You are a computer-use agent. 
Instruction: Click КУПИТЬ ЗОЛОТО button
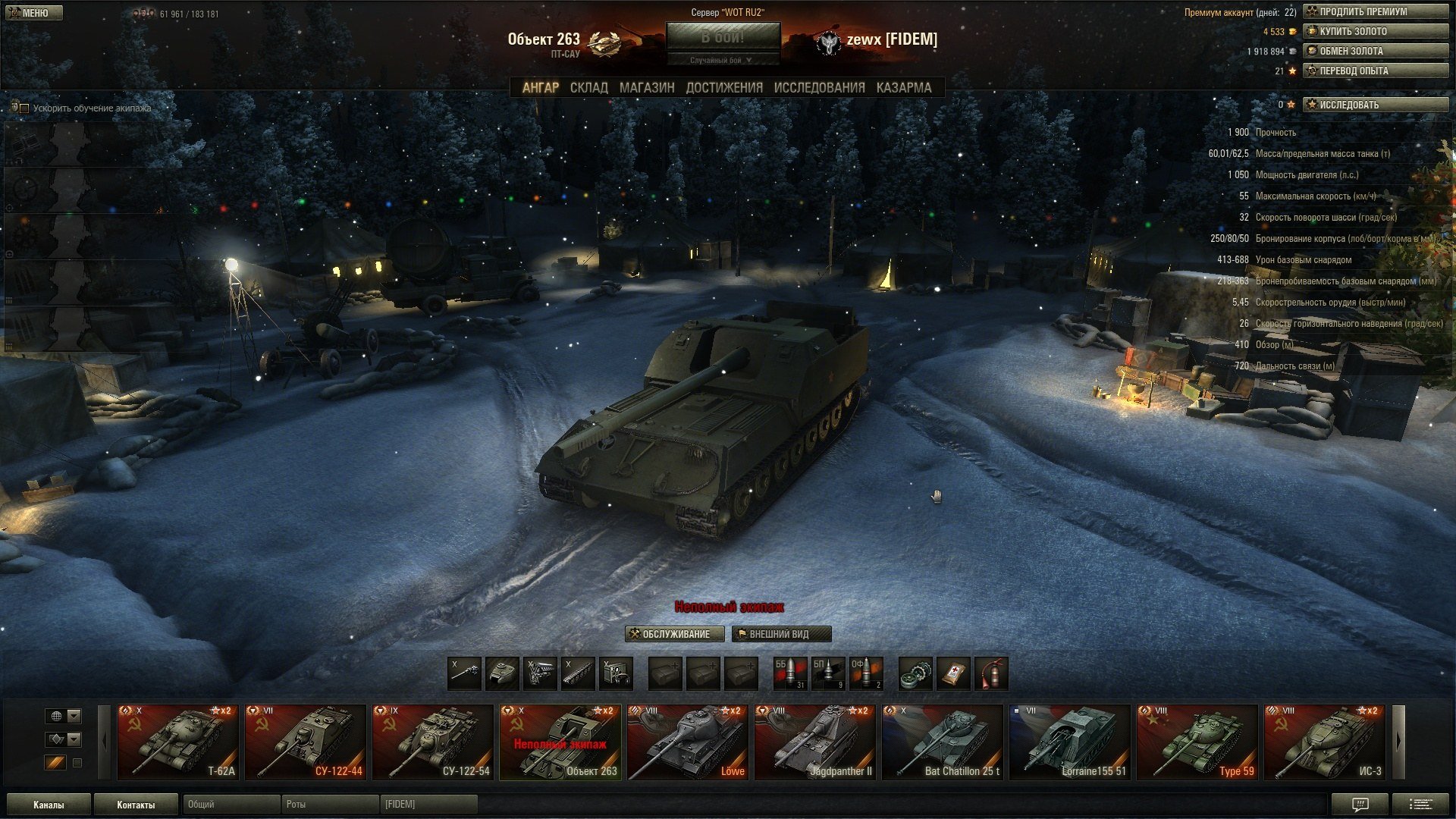(x=1375, y=31)
